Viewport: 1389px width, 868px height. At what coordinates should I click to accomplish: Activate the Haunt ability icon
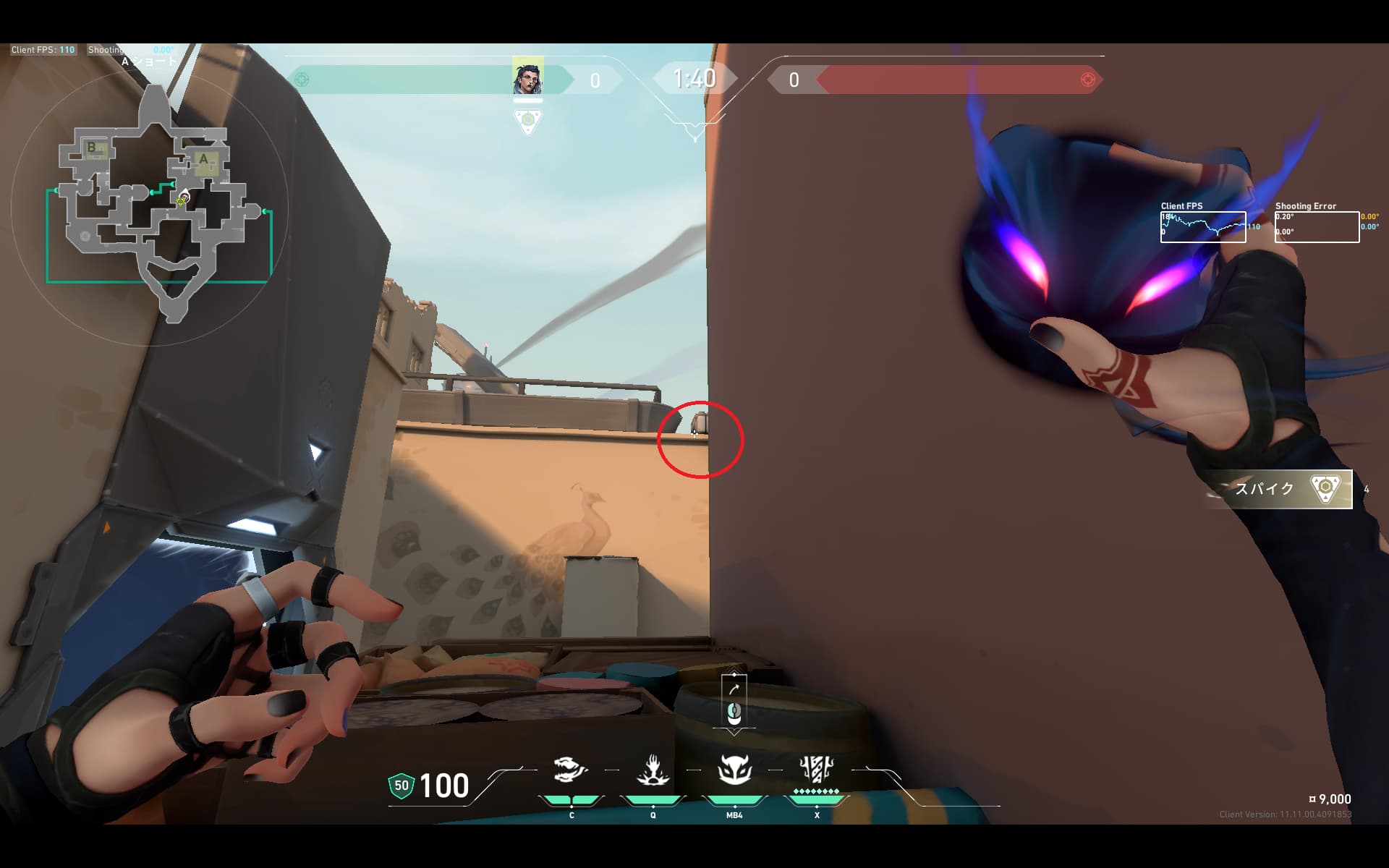pyautogui.click(x=734, y=770)
